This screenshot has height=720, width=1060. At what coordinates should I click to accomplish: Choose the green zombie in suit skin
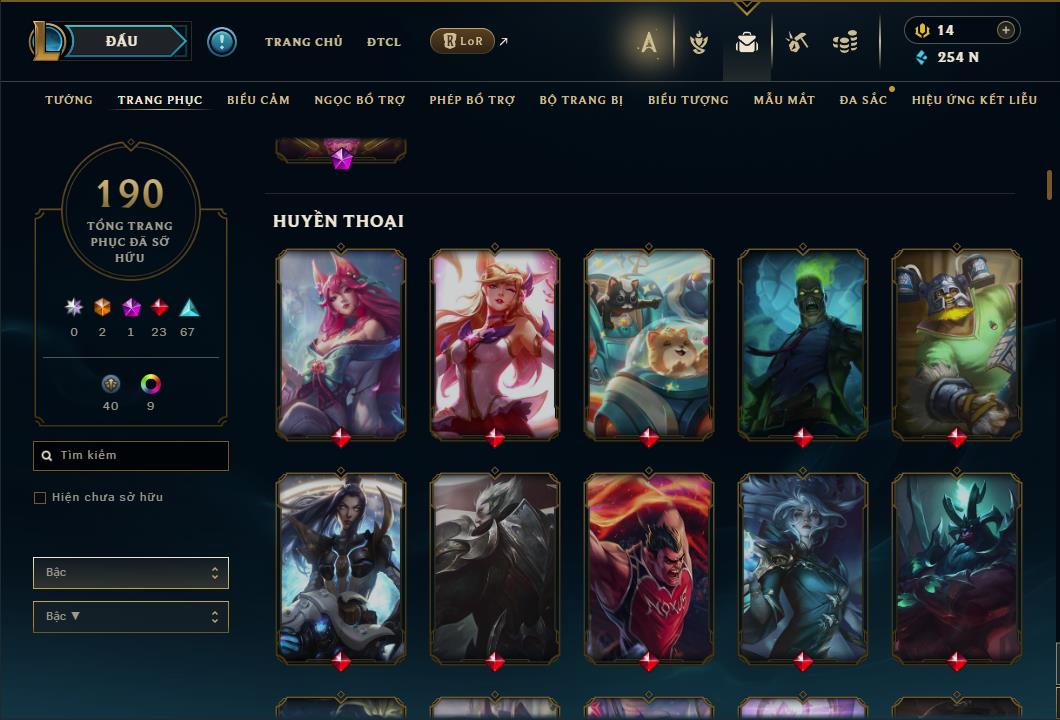(x=803, y=342)
